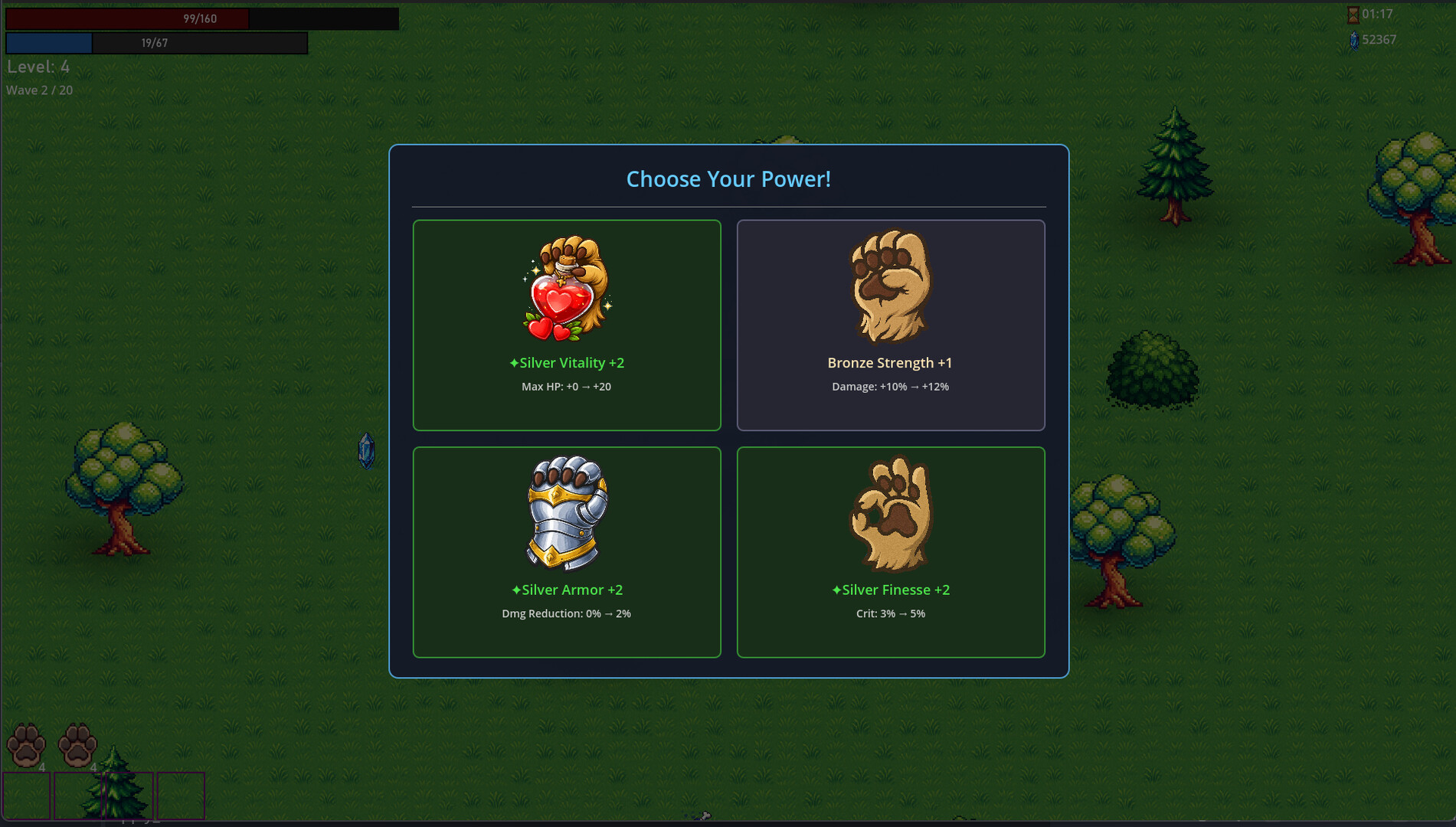Image resolution: width=1456 pixels, height=827 pixels.
Task: Click the Choose Your Power! title
Action: [x=729, y=178]
